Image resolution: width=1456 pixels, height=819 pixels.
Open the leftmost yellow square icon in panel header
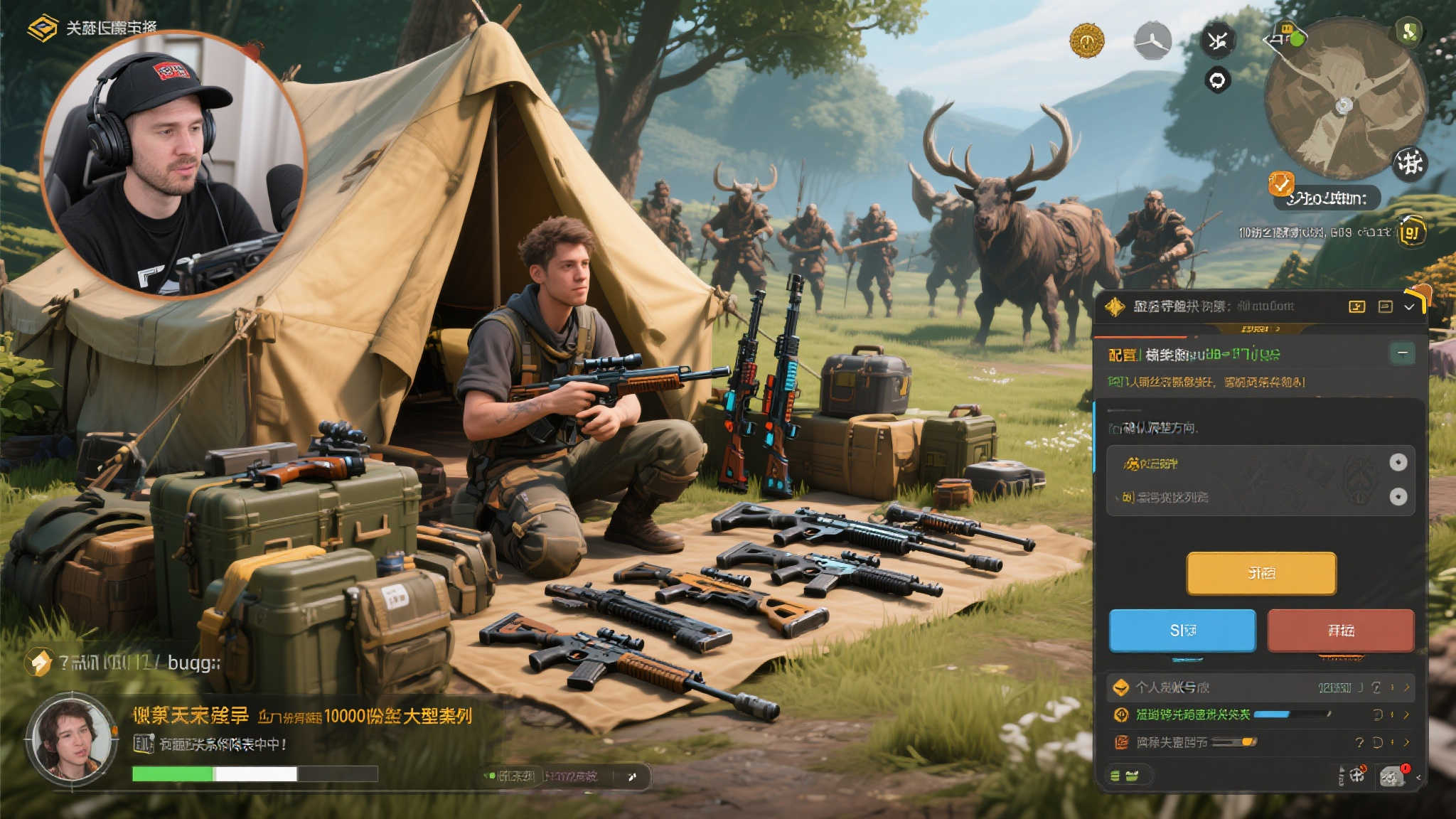[x=1356, y=306]
